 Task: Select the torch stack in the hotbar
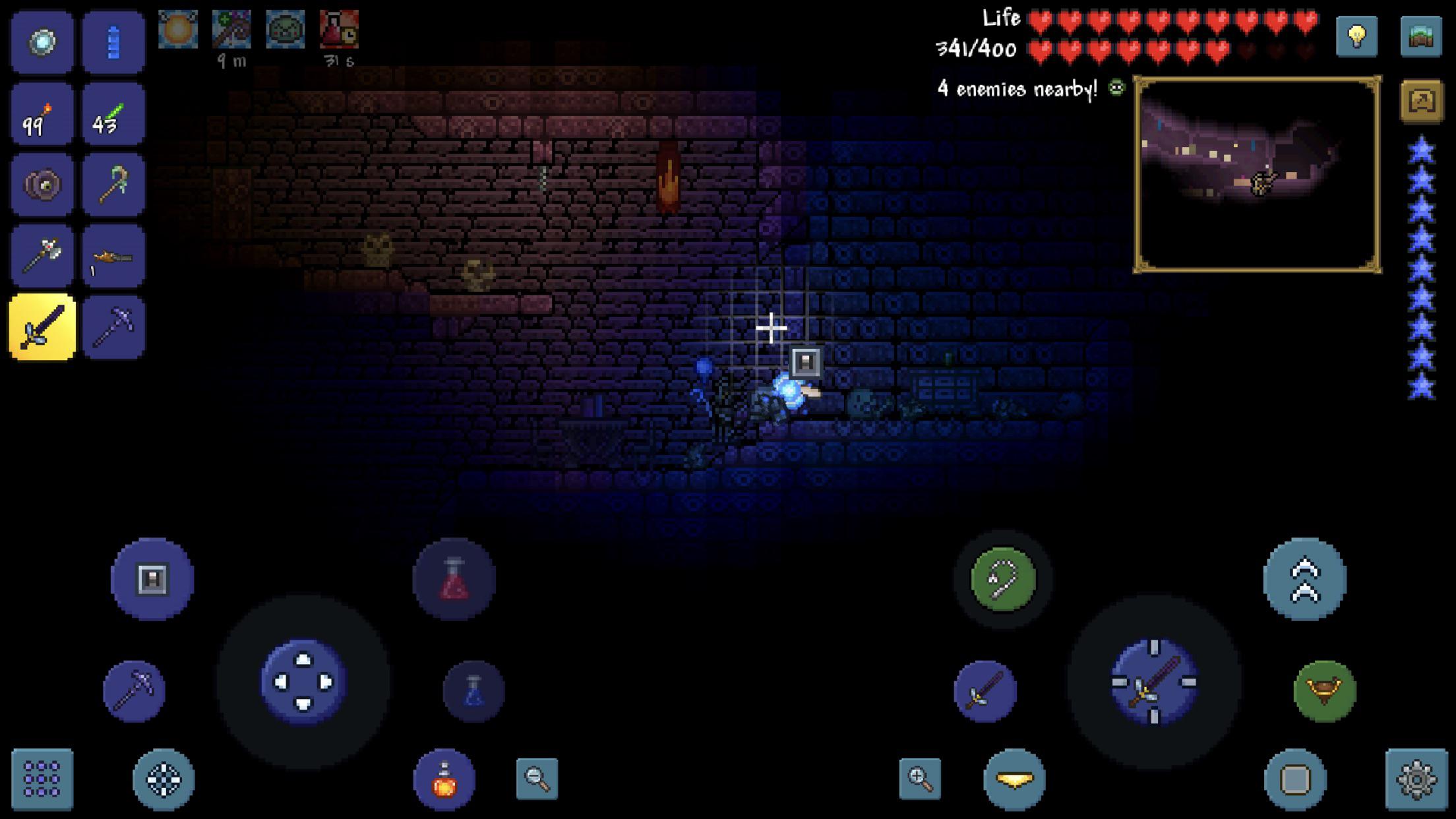pos(42,113)
